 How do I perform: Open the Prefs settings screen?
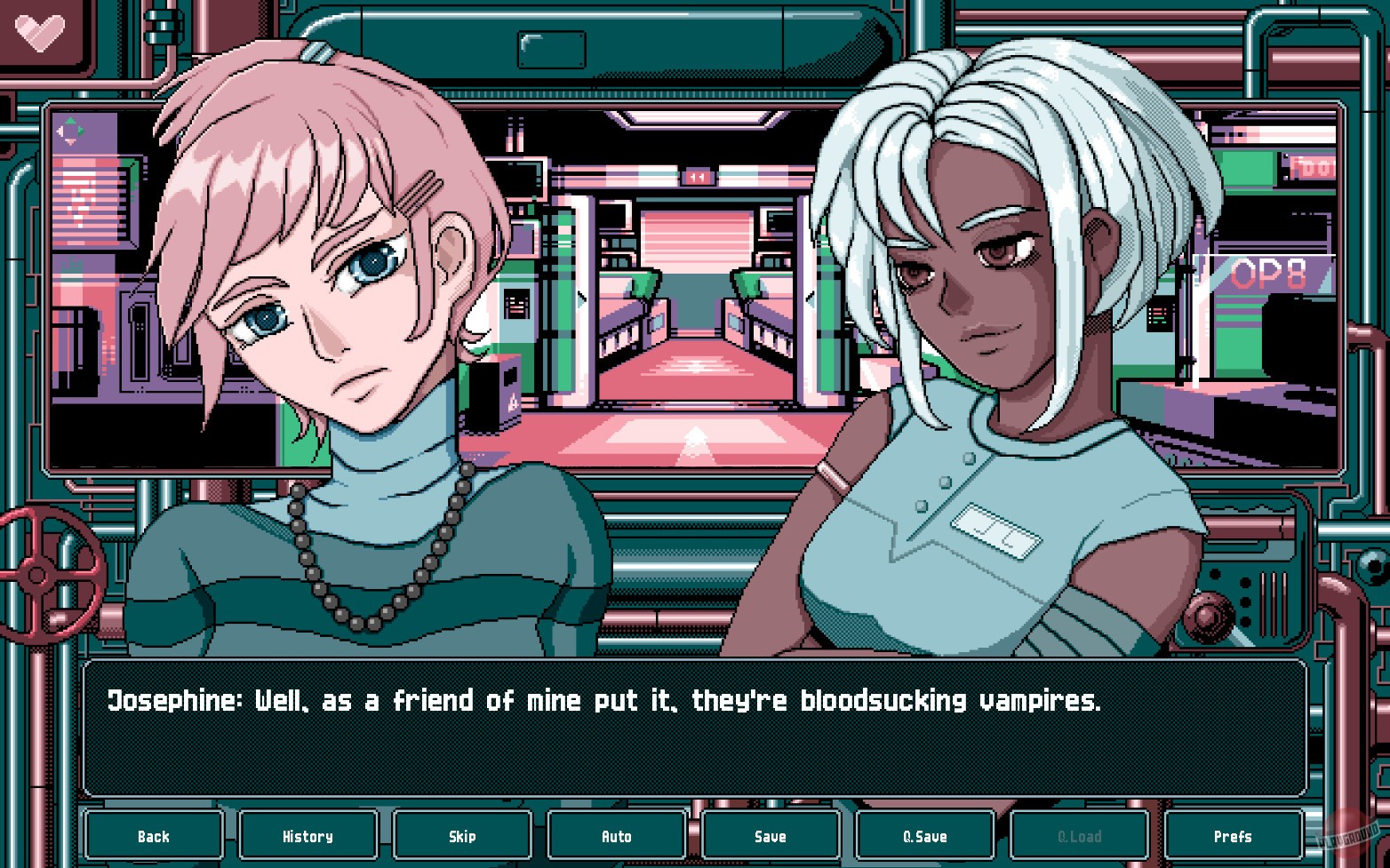pos(1234,835)
